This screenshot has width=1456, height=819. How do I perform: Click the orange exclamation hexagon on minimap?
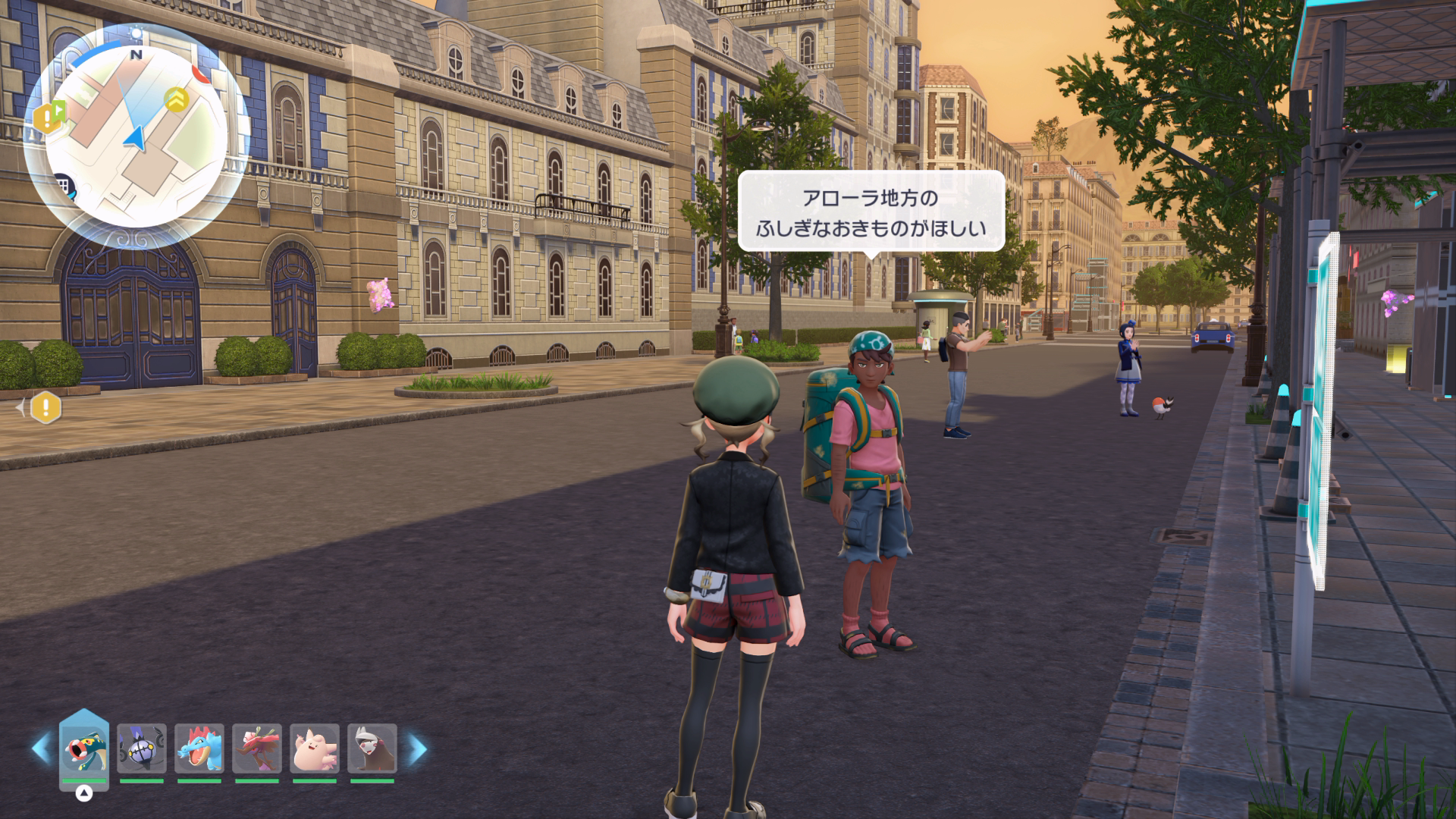[x=47, y=117]
